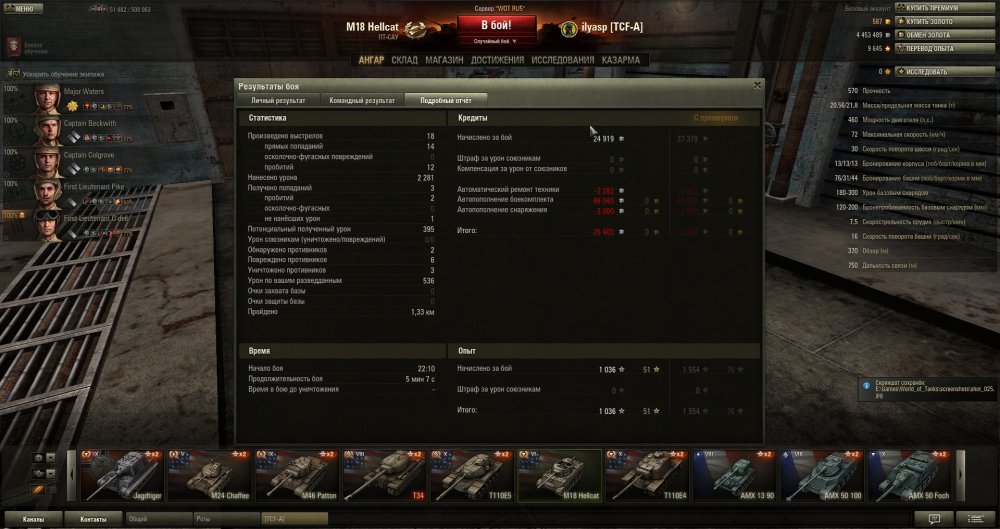
Task: Choose the M46 Patton tank
Action: [x=295, y=474]
